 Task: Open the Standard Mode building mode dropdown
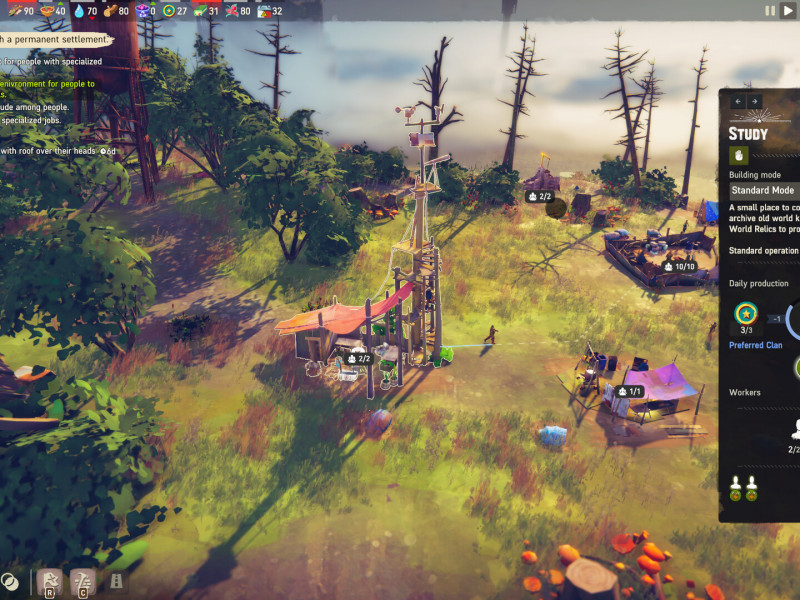tap(764, 190)
